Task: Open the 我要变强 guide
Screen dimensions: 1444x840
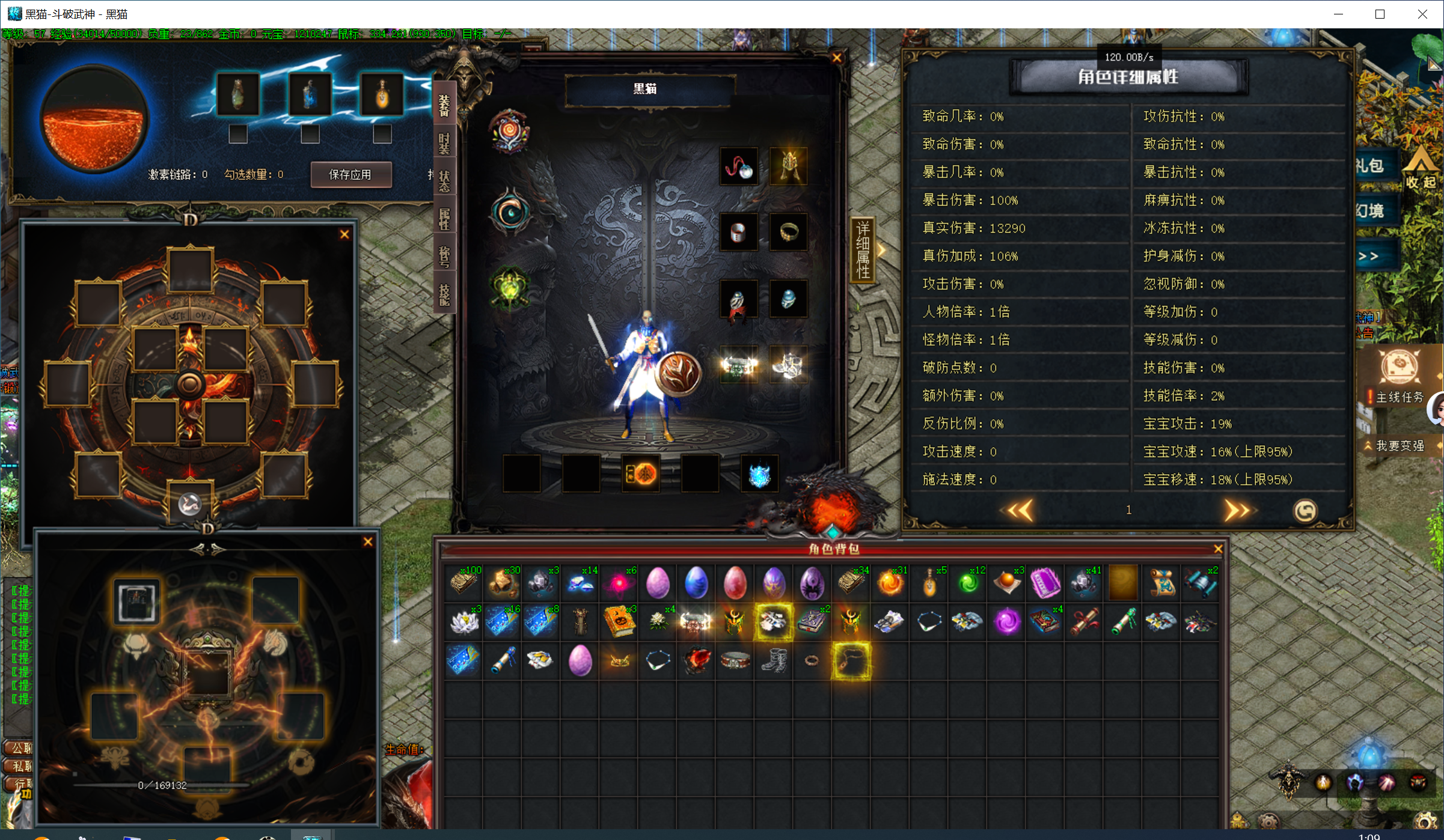Action: coord(1400,446)
